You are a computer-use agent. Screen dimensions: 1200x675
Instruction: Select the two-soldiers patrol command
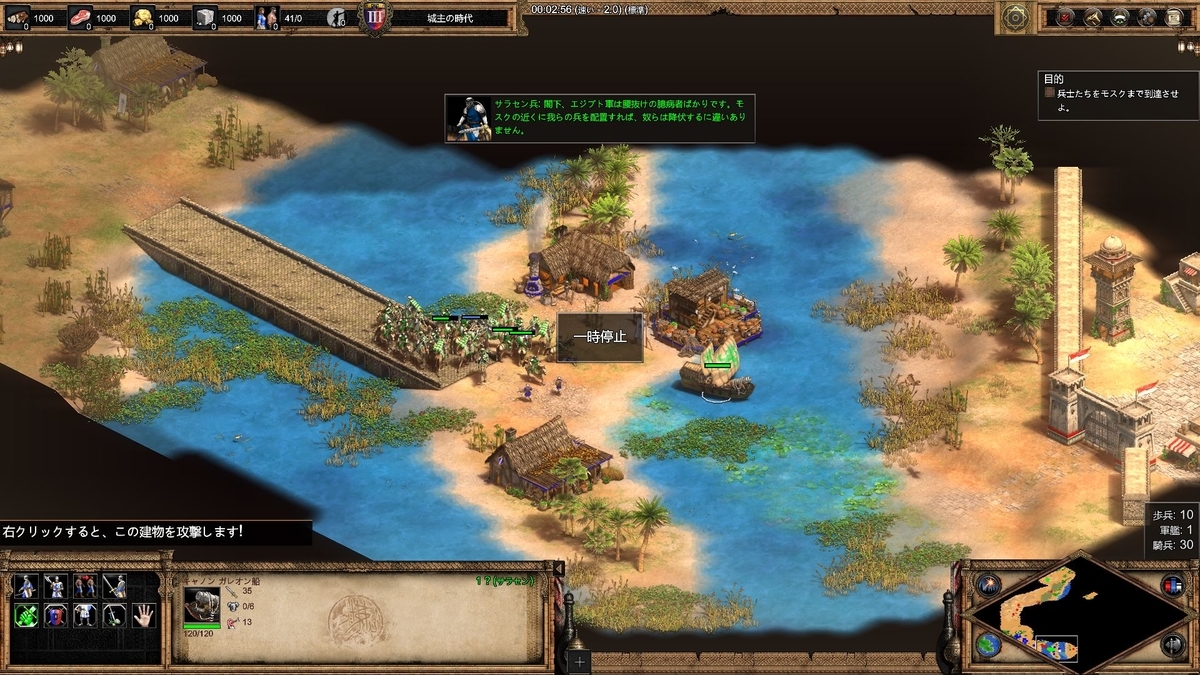pyautogui.click(x=85, y=586)
